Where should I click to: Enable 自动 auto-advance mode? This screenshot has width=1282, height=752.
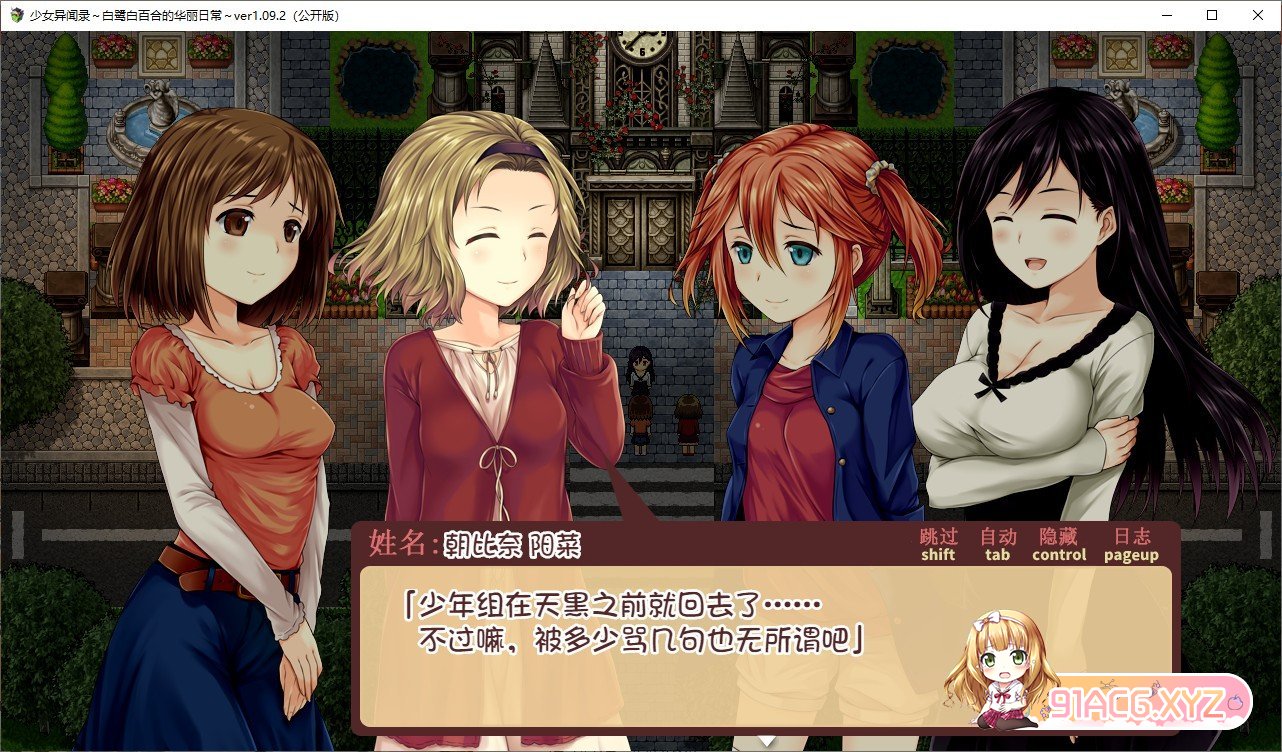(x=997, y=544)
